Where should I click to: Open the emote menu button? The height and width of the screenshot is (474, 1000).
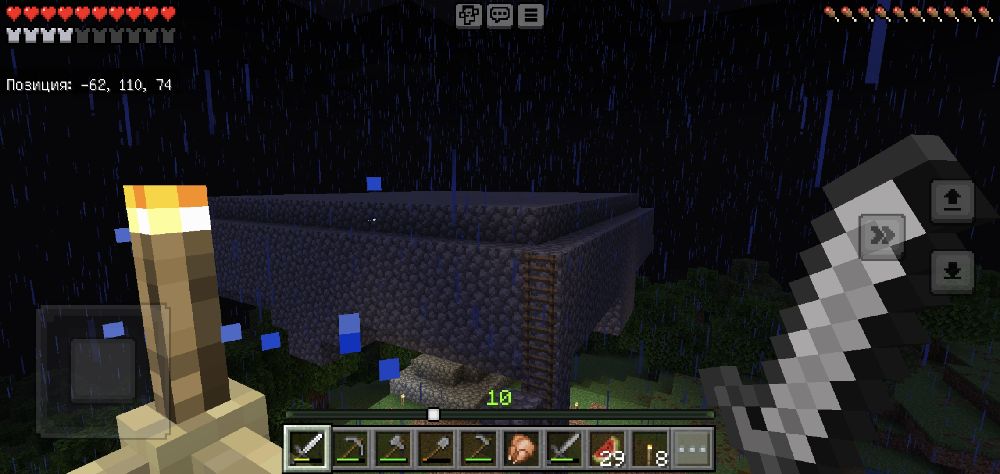point(469,15)
